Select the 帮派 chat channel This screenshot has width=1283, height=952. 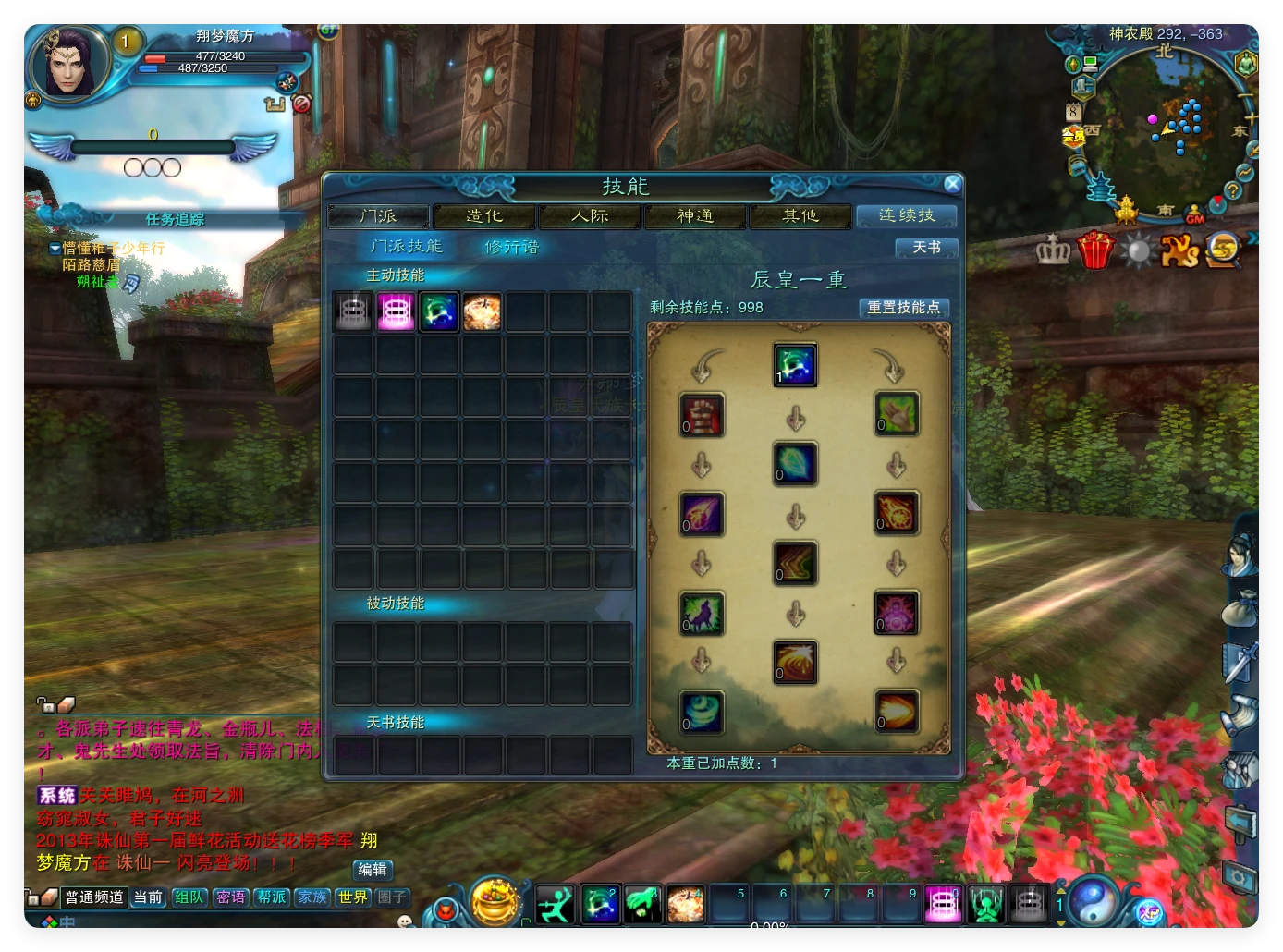(x=272, y=897)
